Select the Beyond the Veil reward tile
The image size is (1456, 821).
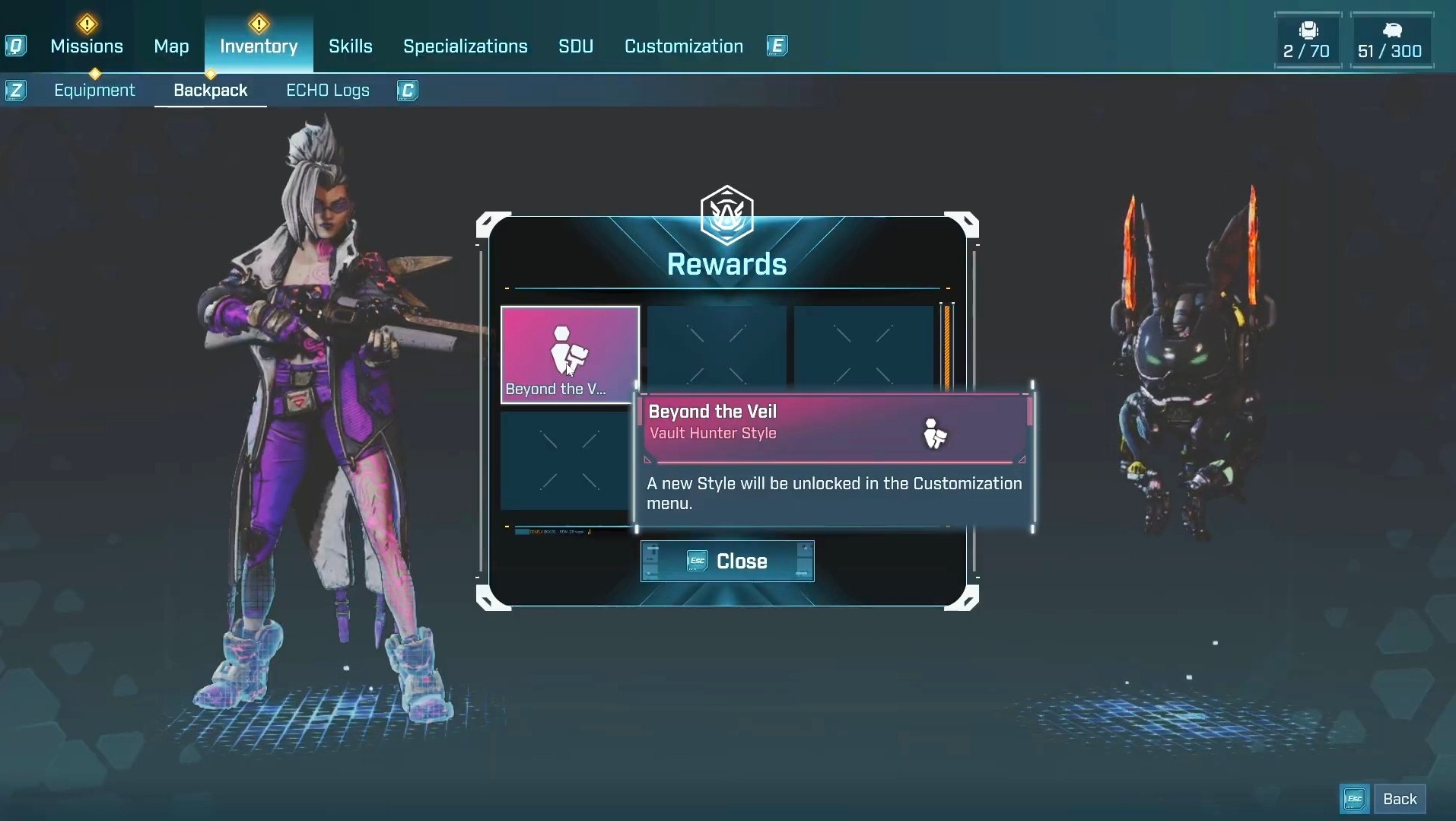coord(570,354)
